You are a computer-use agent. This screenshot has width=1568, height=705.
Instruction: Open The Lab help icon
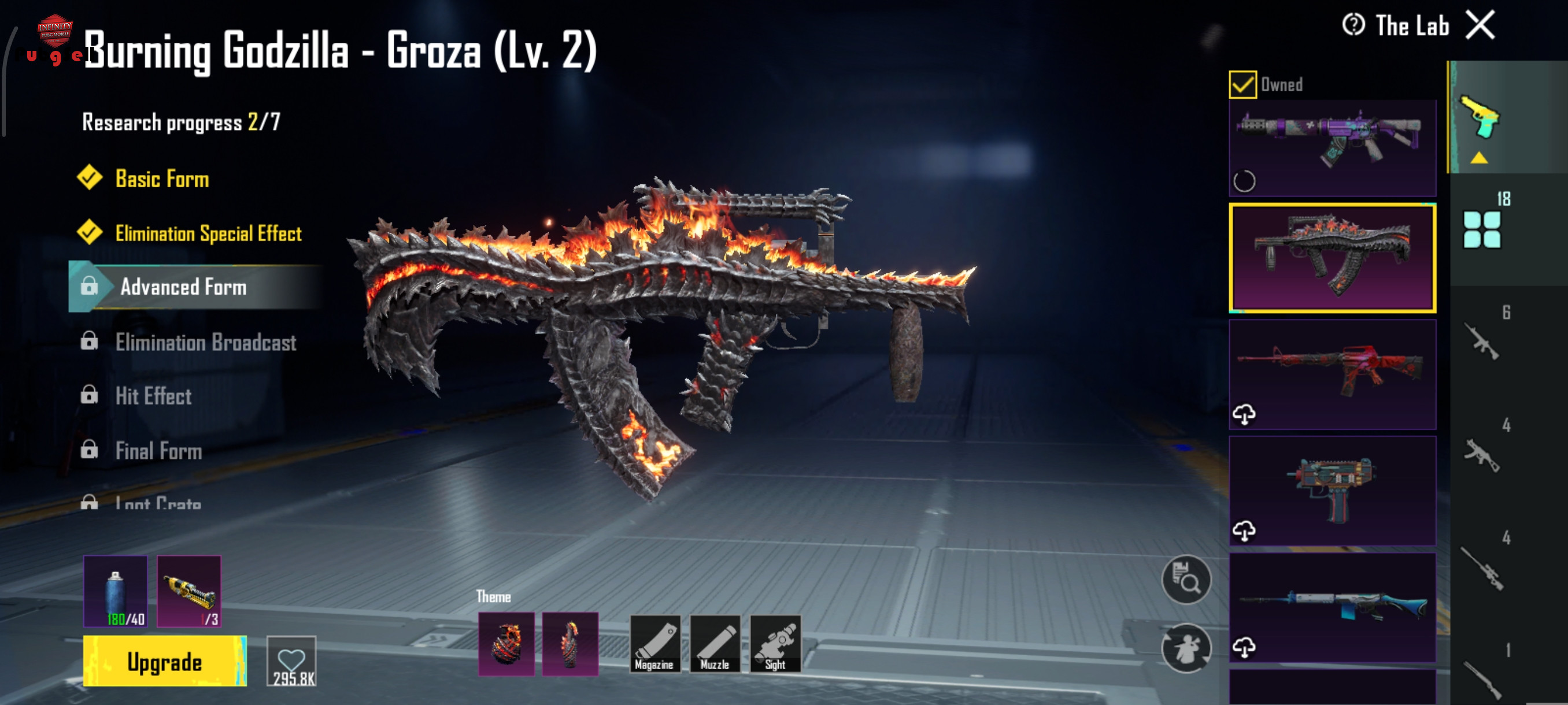[1353, 25]
